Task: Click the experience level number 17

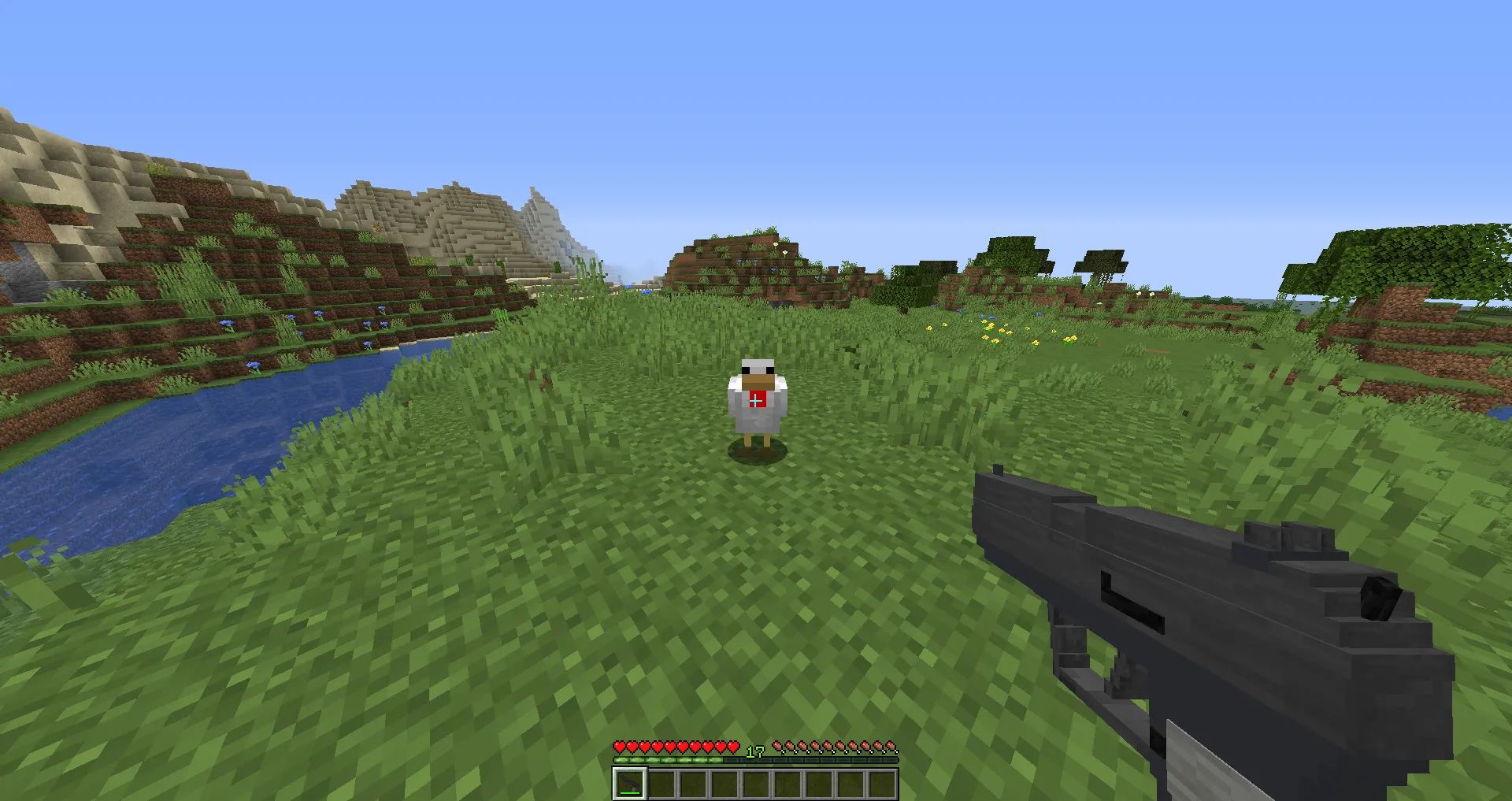Action: 754,752
